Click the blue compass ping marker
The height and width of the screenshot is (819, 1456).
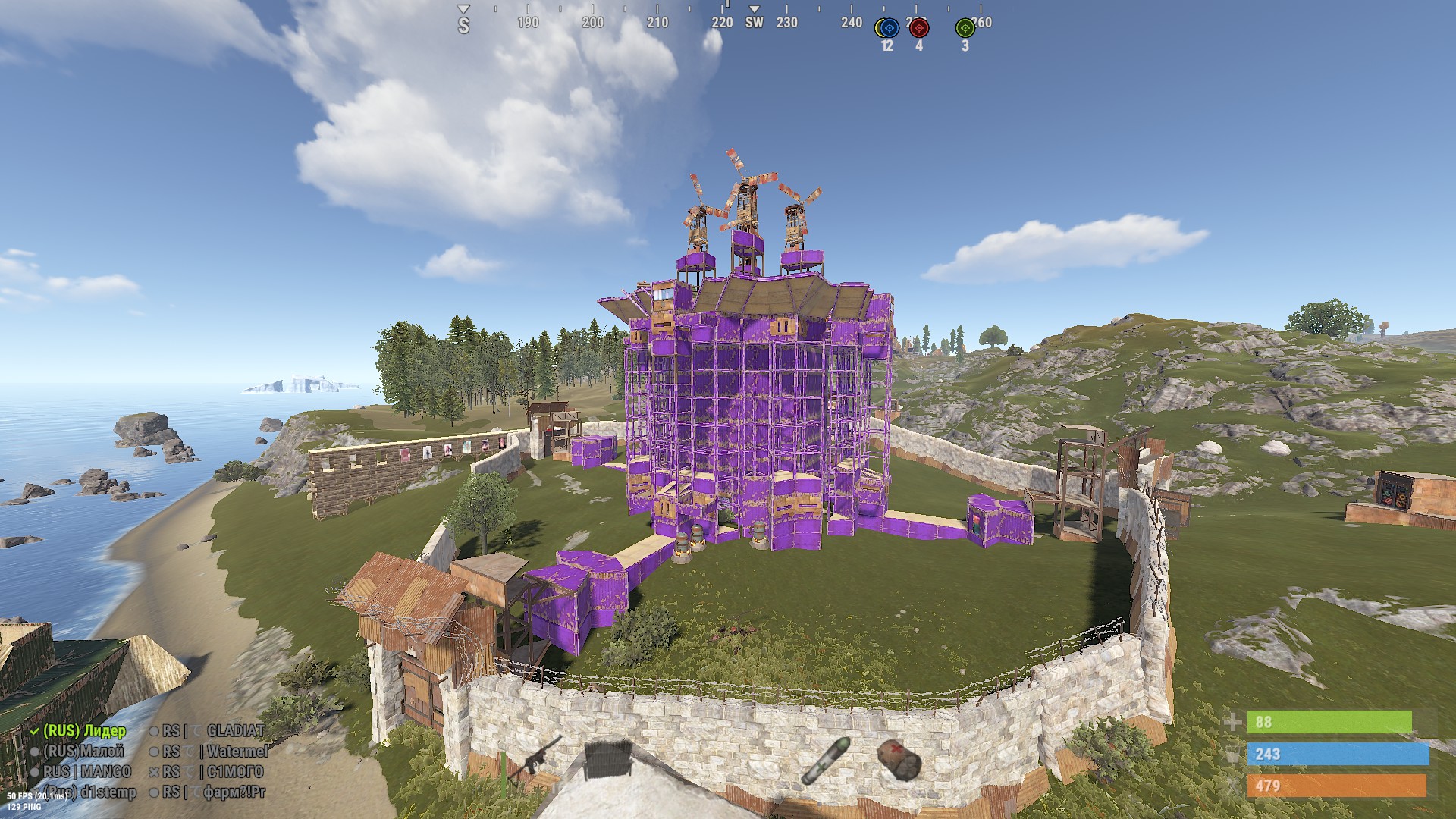pos(890,28)
